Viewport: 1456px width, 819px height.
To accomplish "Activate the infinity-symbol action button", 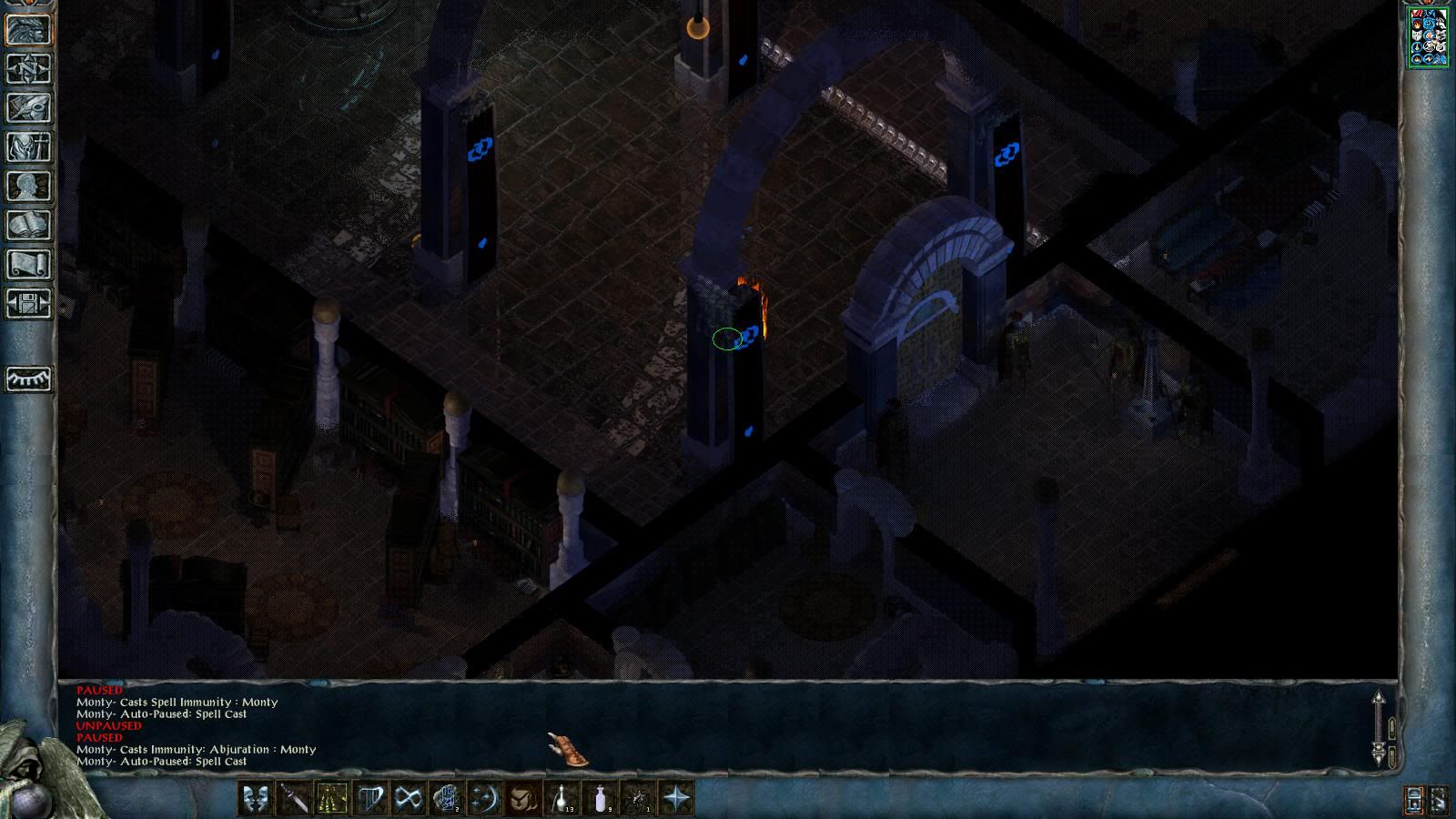I will point(409,799).
